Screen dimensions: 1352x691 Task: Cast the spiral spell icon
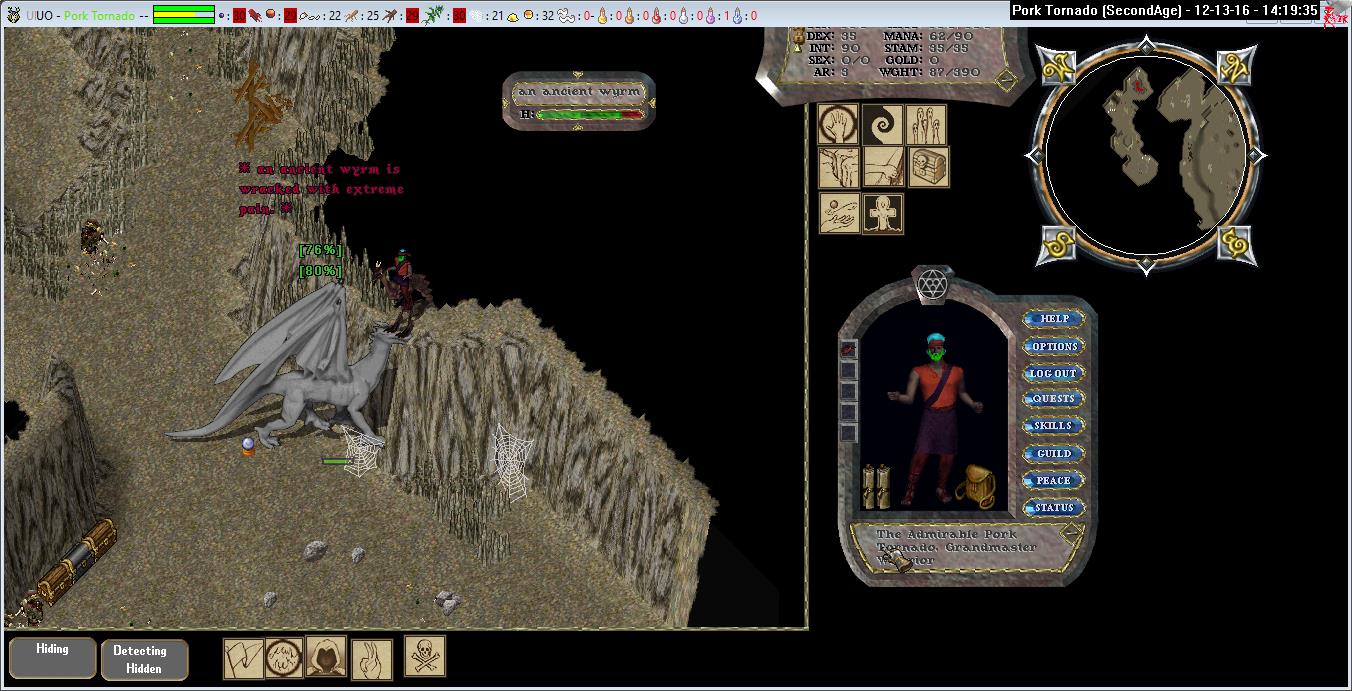pyautogui.click(x=883, y=125)
